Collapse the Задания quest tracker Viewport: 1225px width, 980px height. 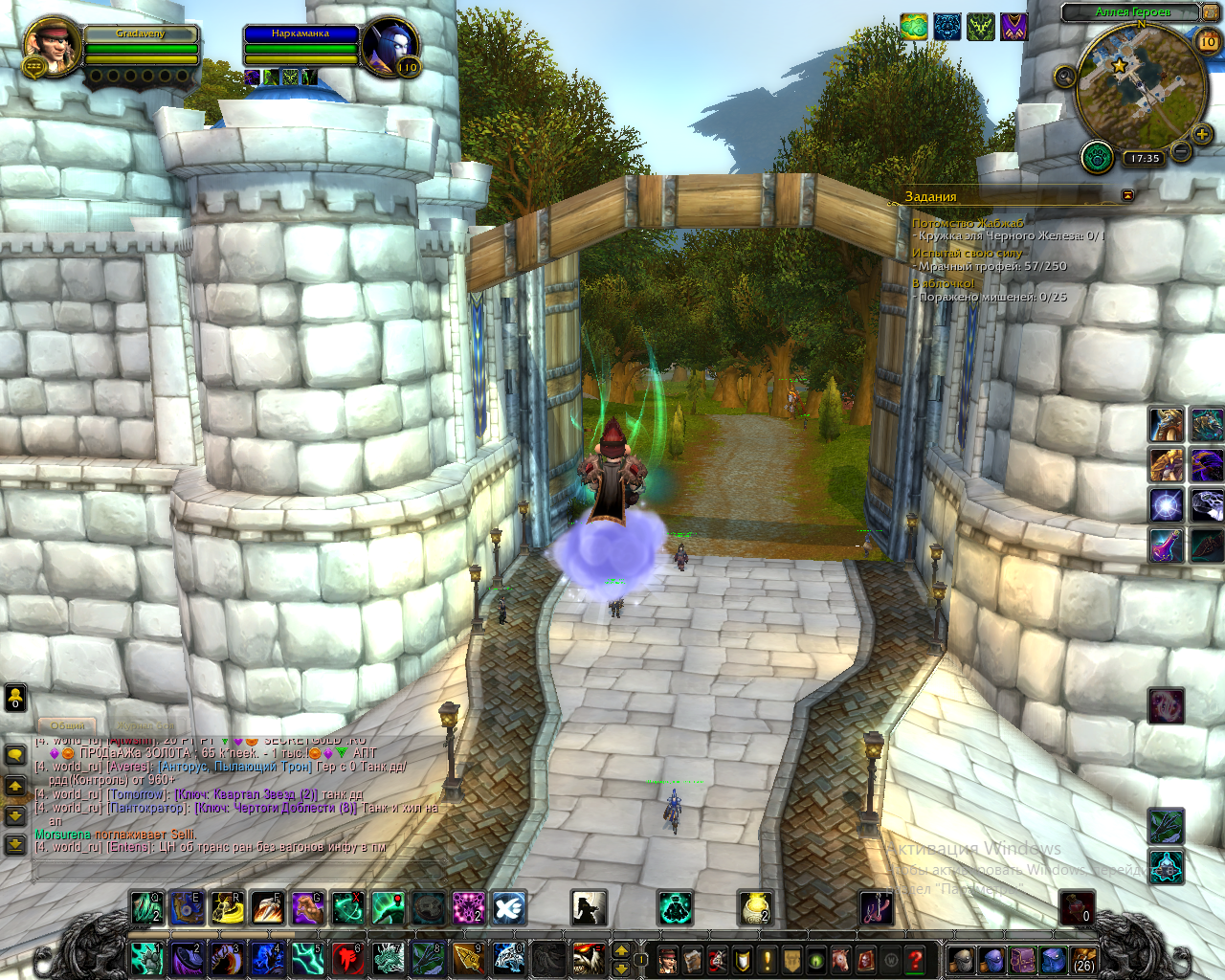[1127, 195]
